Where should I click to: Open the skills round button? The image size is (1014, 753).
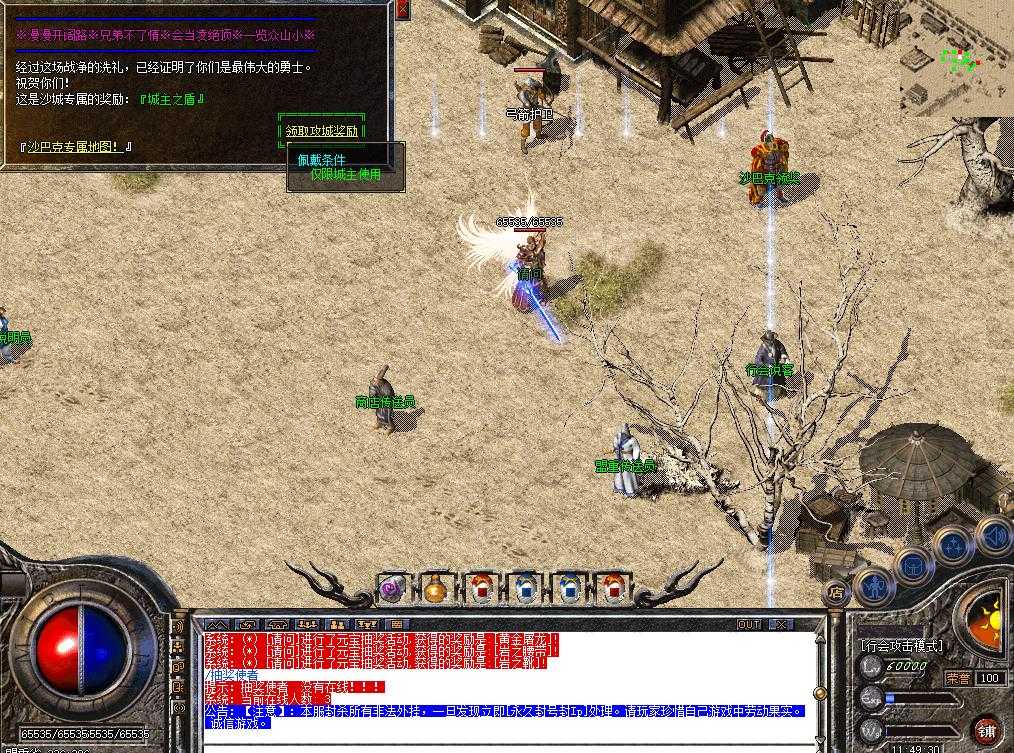pyautogui.click(x=952, y=546)
